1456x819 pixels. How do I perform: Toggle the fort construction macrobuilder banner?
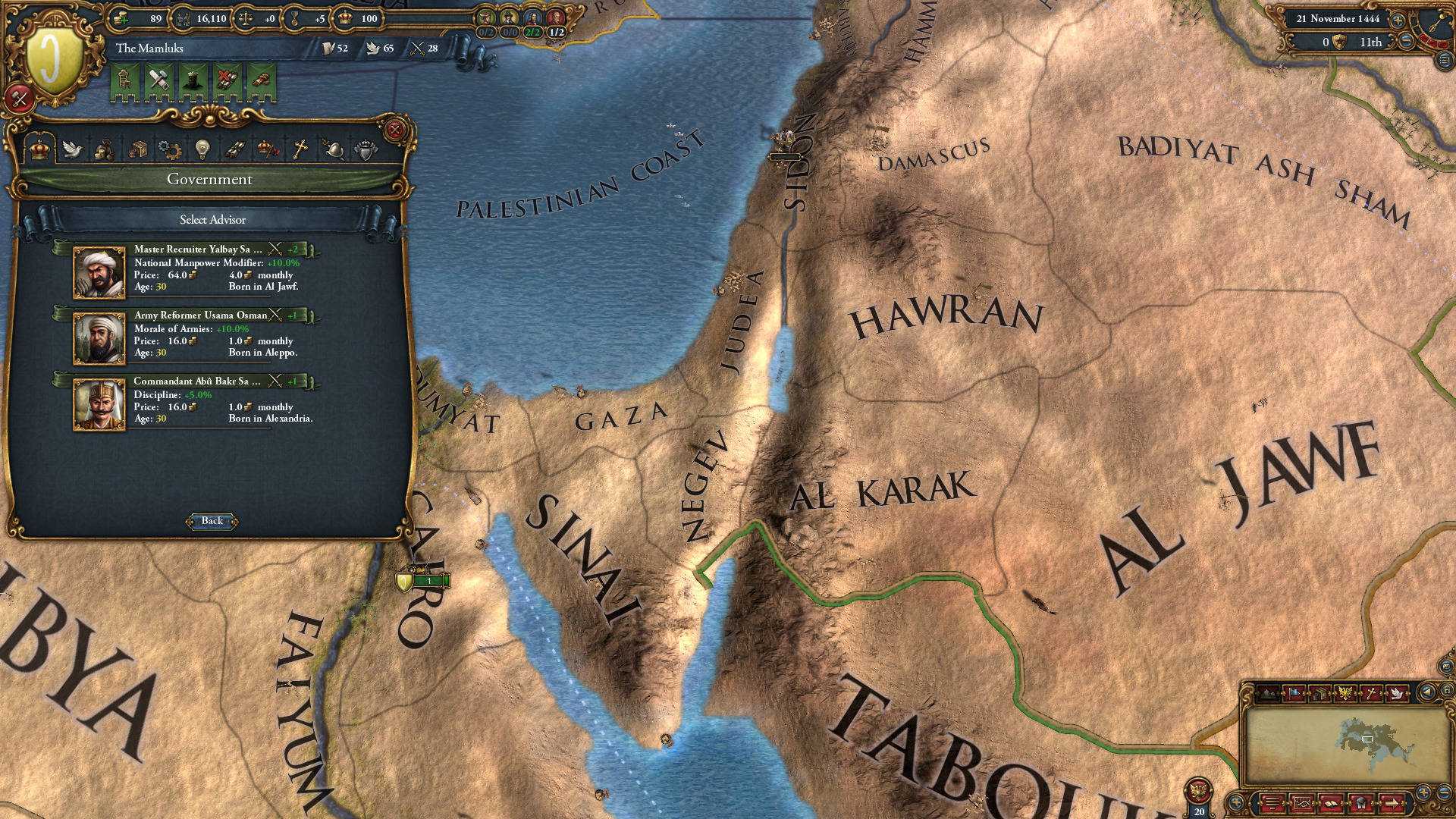tap(193, 79)
